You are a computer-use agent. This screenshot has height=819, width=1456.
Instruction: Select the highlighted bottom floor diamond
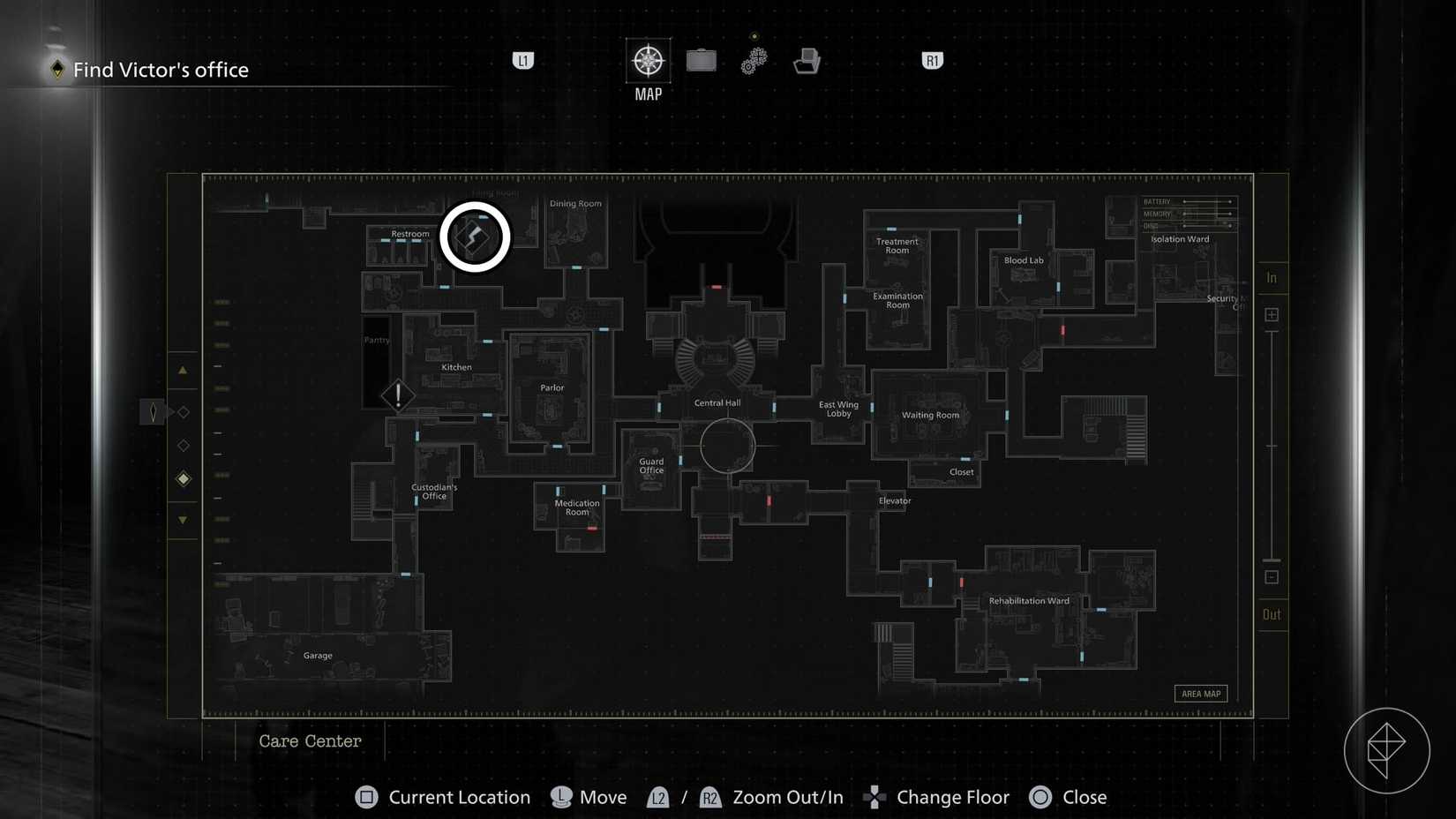point(183,478)
